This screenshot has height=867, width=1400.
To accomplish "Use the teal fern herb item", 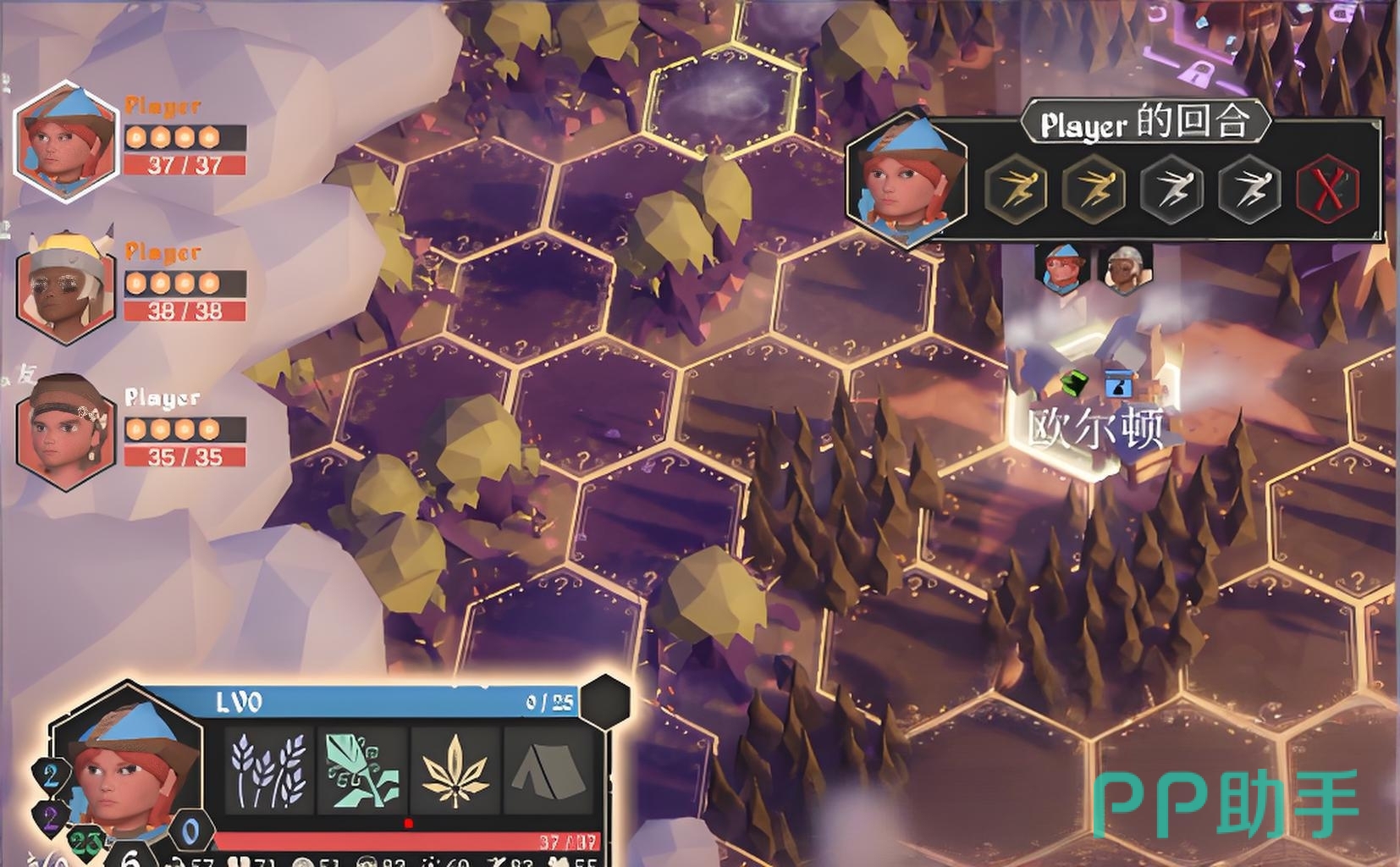I will click(362, 770).
